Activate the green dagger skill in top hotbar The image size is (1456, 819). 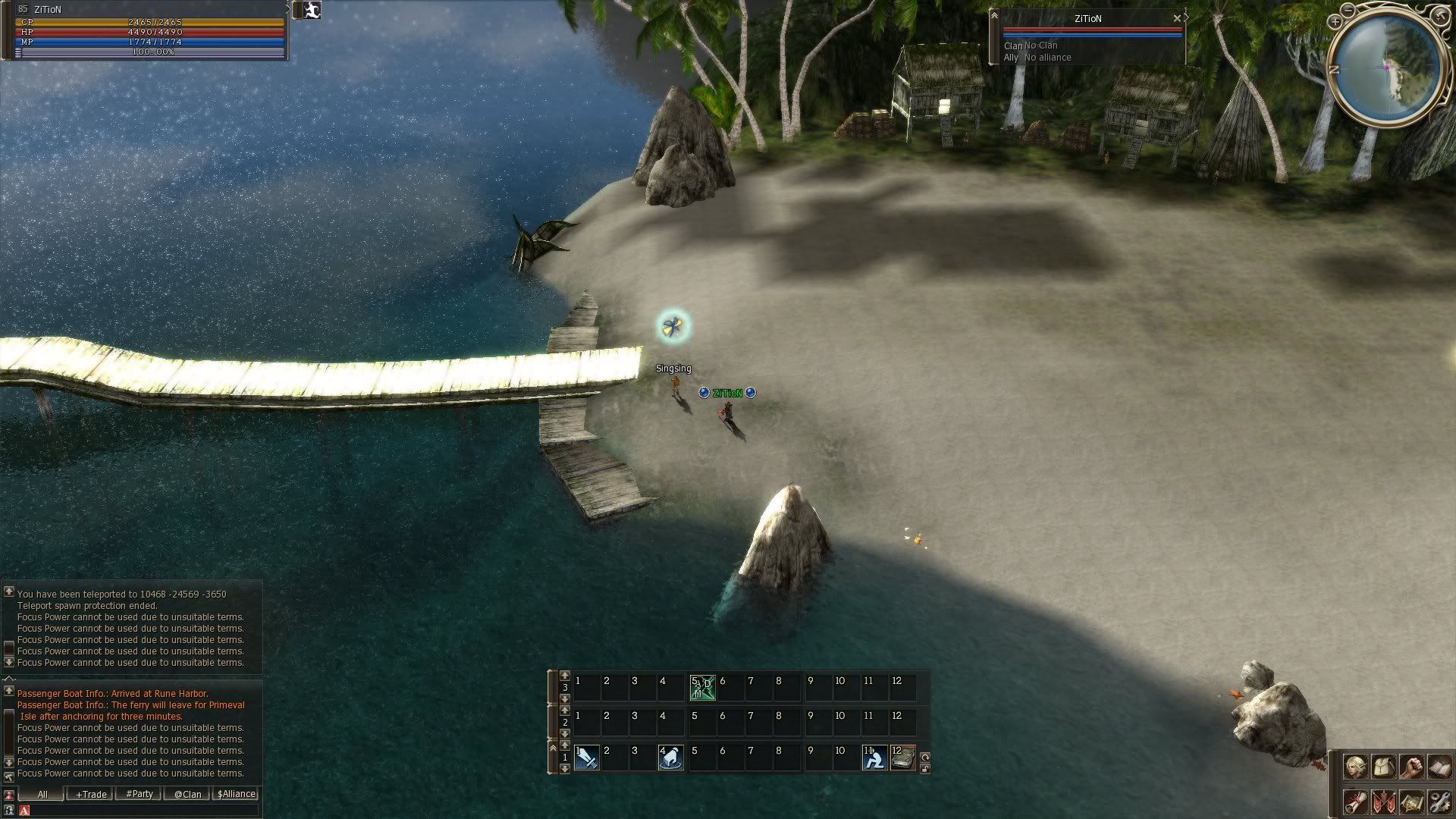pyautogui.click(x=702, y=688)
